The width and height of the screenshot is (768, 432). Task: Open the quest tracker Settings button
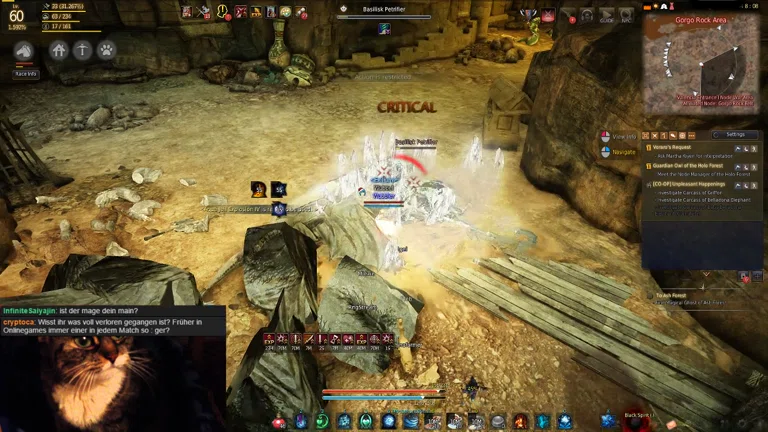(735, 134)
